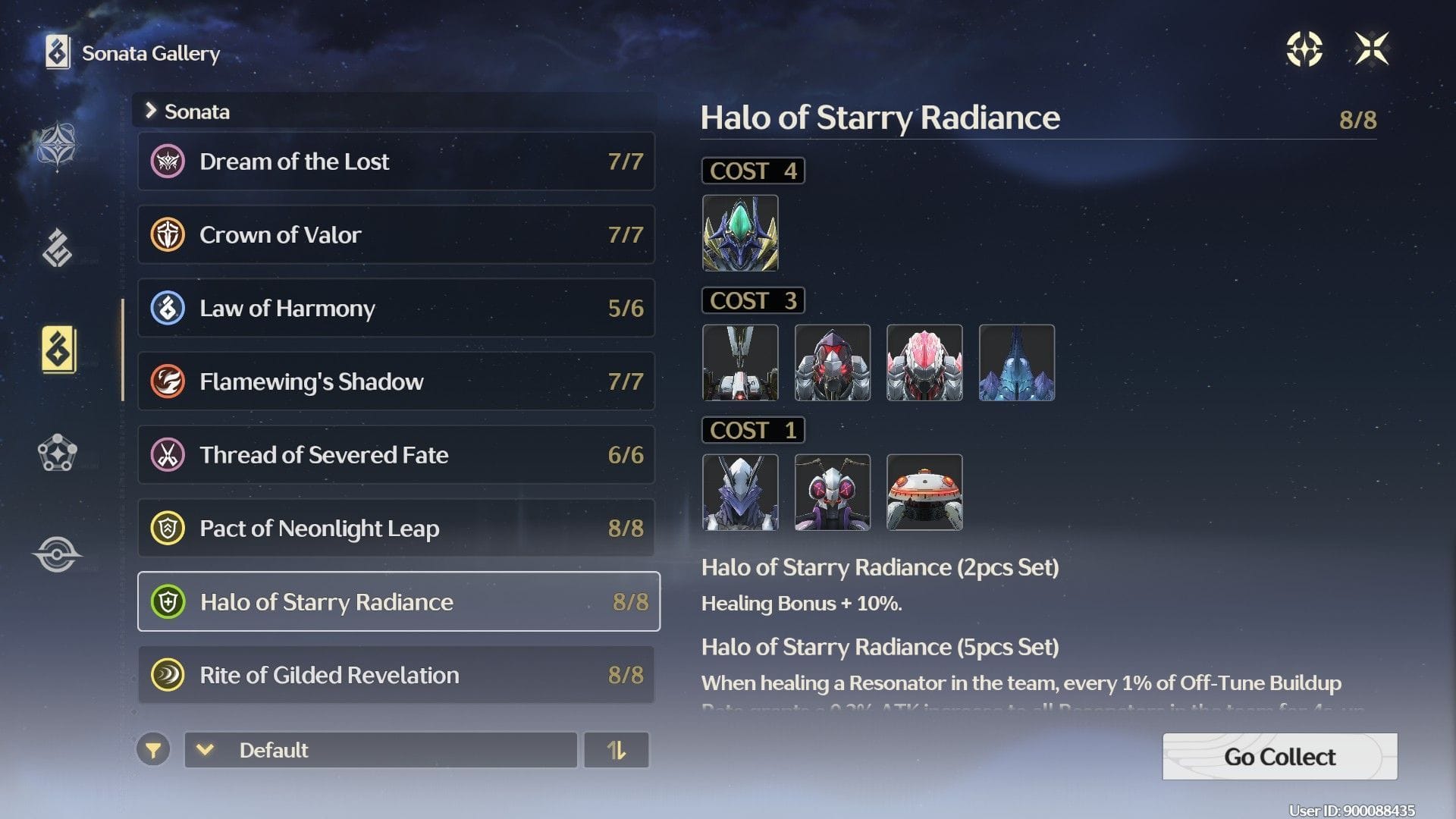Open the yellow funnel filter
This screenshot has width=1456, height=819.
(153, 751)
